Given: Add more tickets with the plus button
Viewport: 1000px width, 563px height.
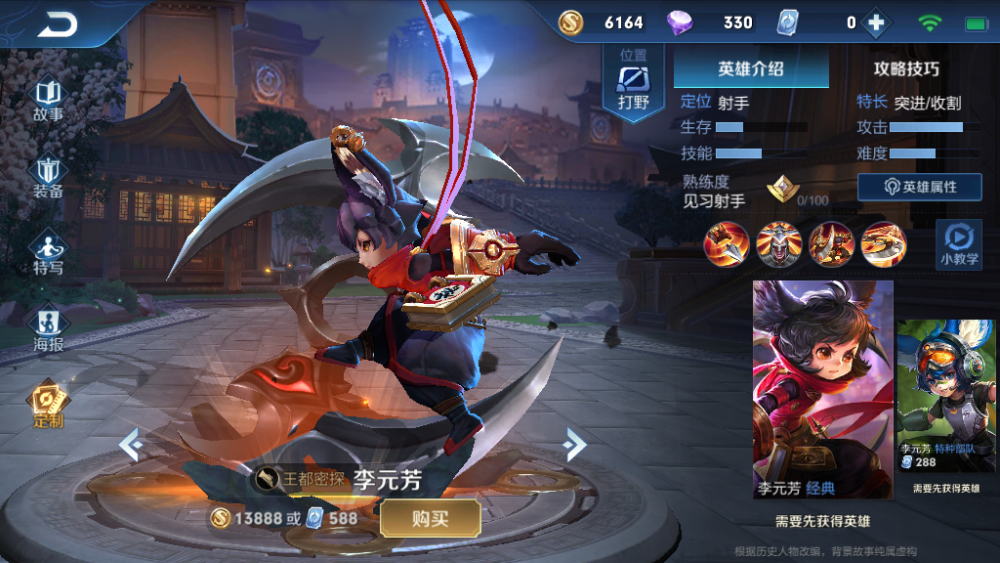Looking at the screenshot, I should pos(876,23).
